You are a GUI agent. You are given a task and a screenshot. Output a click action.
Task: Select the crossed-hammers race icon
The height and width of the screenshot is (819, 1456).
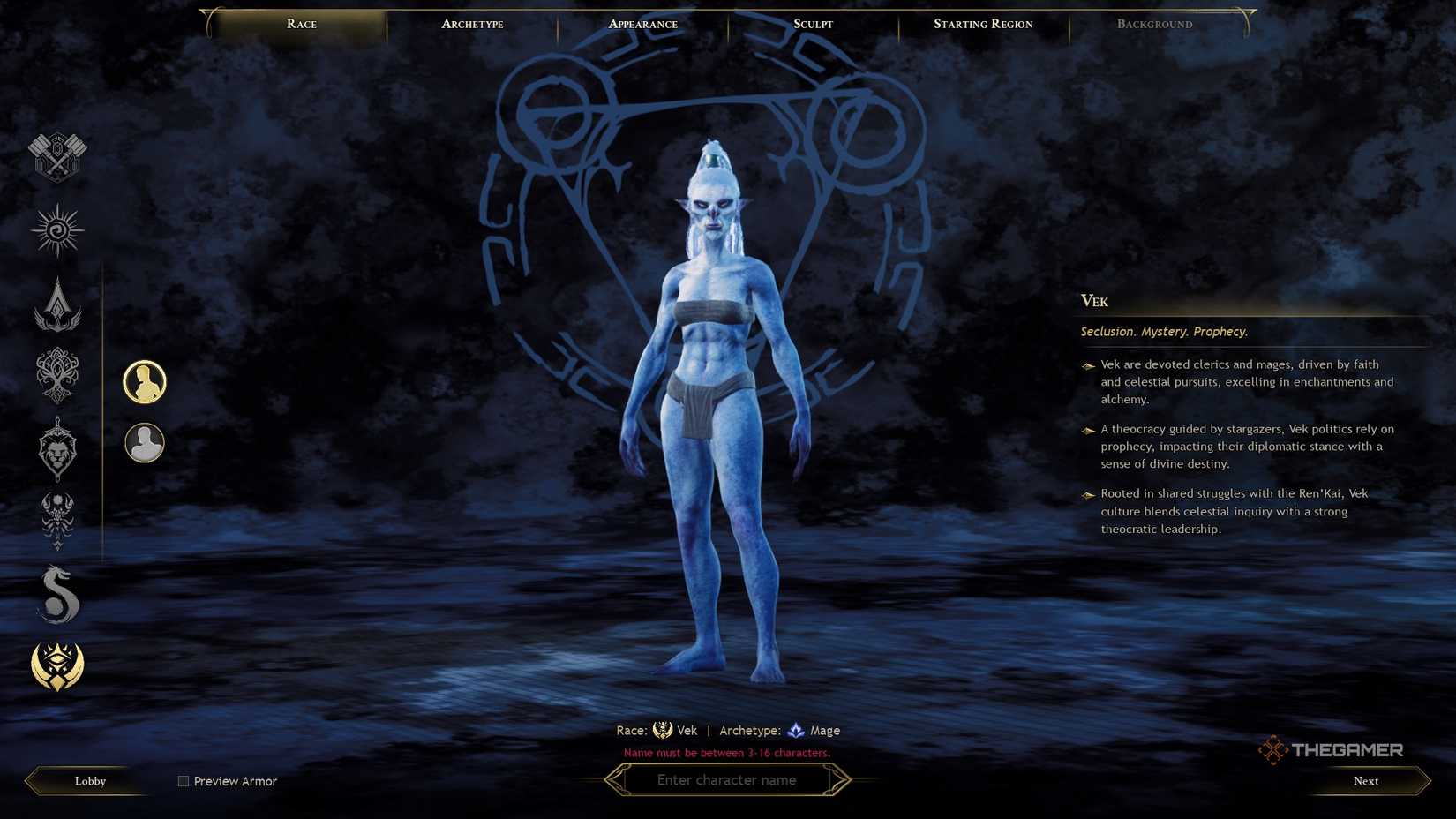pyautogui.click(x=56, y=159)
